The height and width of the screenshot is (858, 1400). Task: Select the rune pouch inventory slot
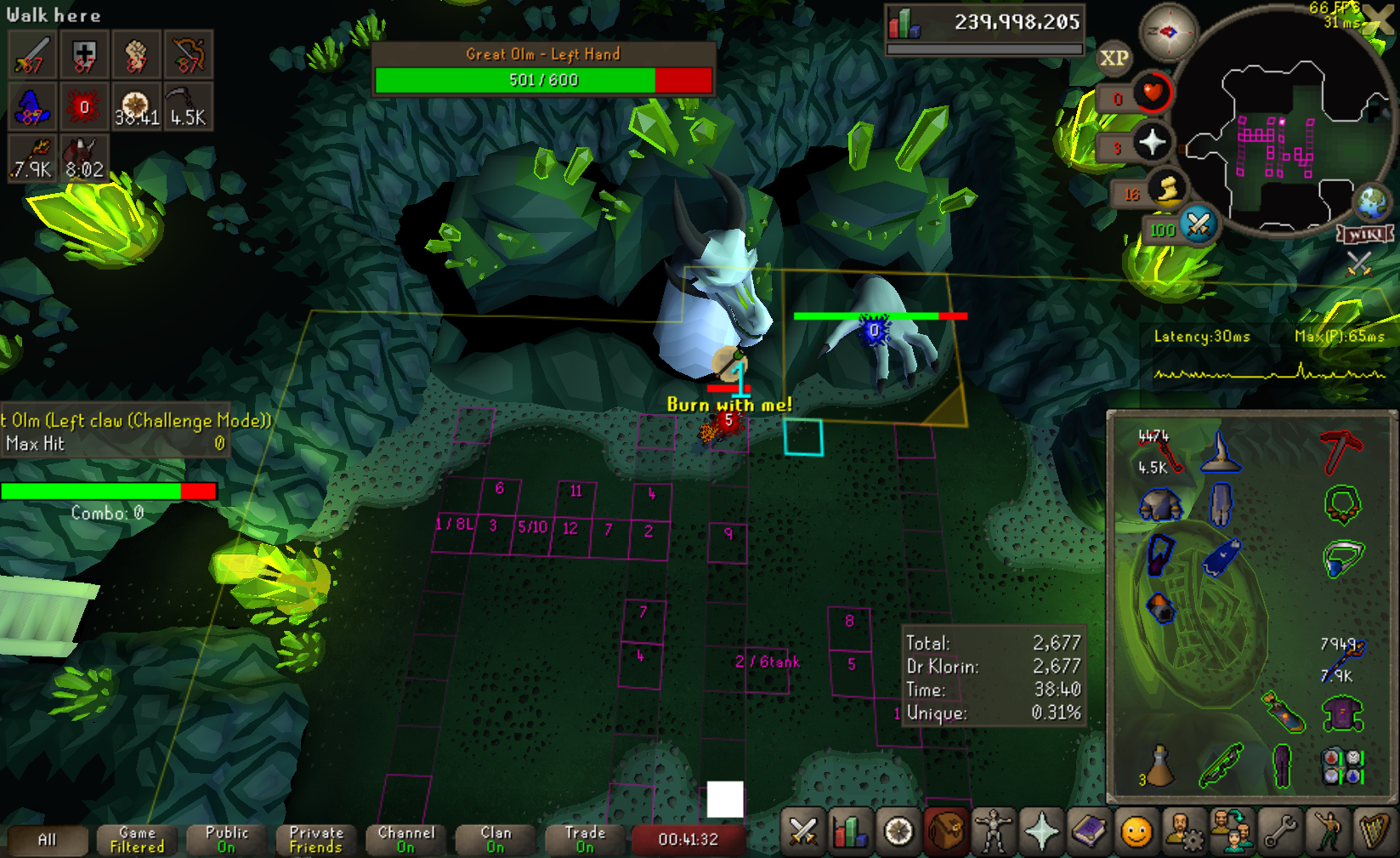click(x=1343, y=765)
